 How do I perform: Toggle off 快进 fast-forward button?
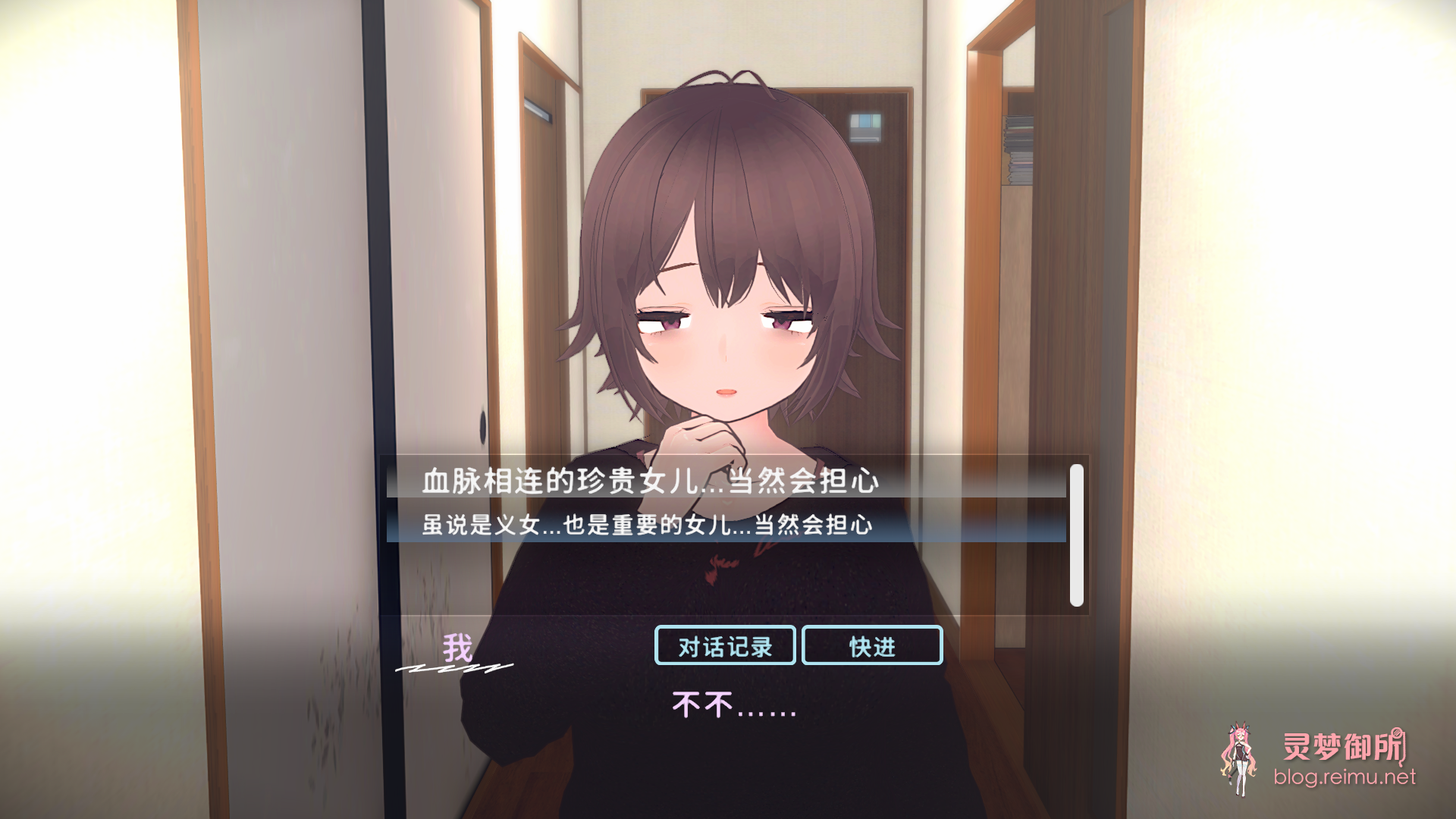[871, 647]
